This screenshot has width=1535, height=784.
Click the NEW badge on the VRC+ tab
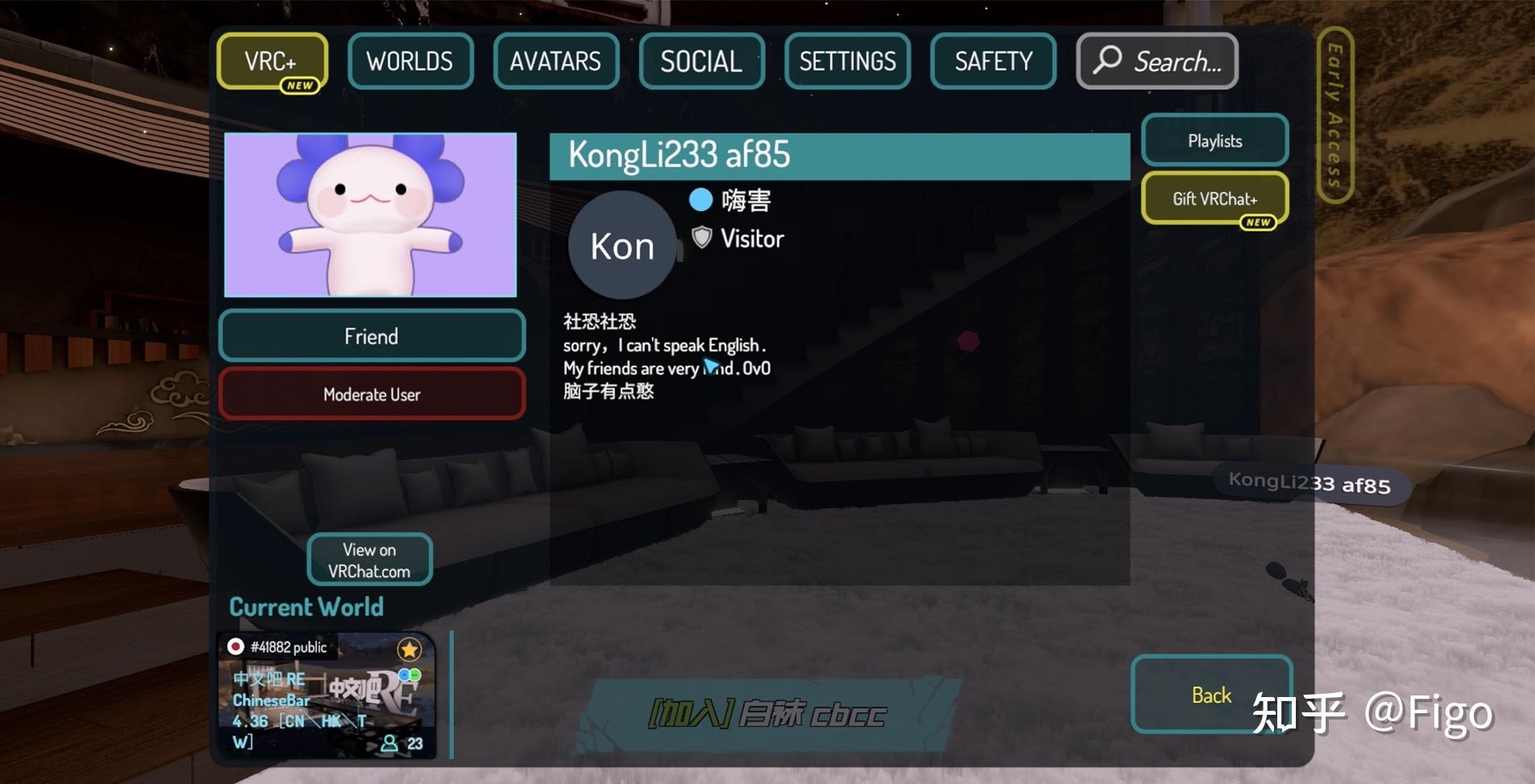click(x=299, y=85)
